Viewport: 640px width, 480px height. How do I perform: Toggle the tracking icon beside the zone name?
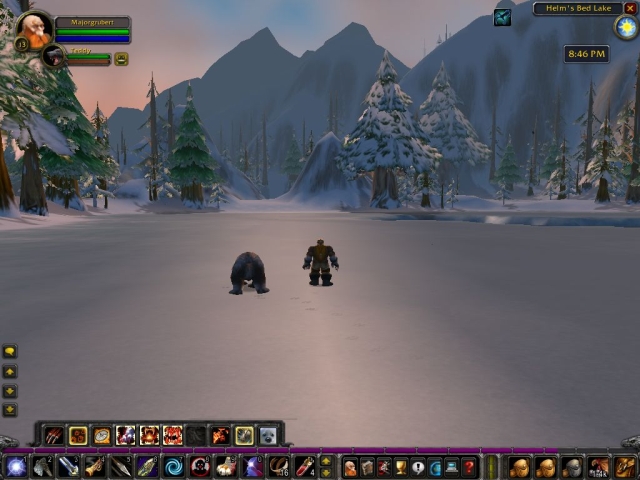click(x=502, y=17)
